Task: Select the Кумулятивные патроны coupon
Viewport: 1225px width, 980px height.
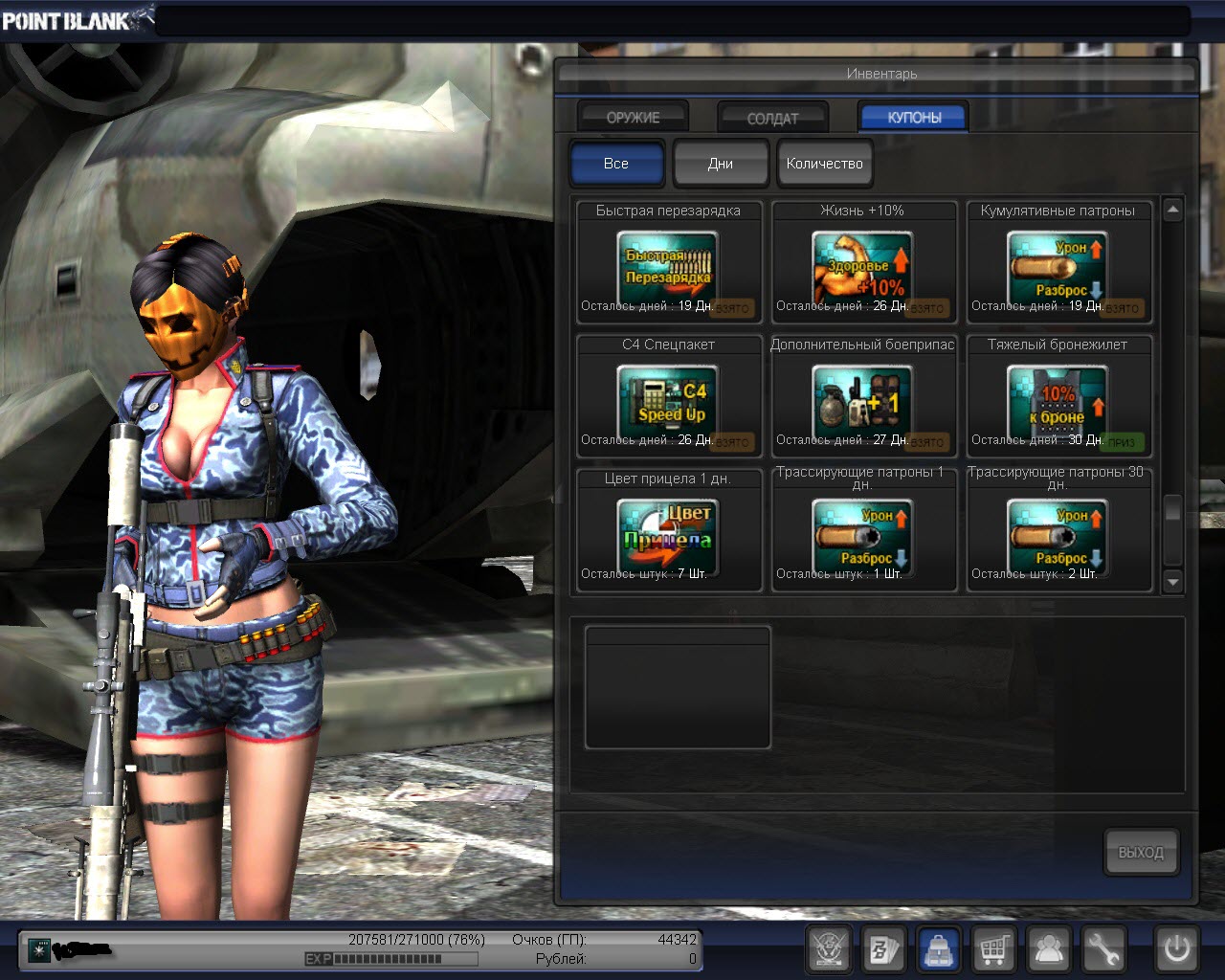Action: pos(1058,264)
